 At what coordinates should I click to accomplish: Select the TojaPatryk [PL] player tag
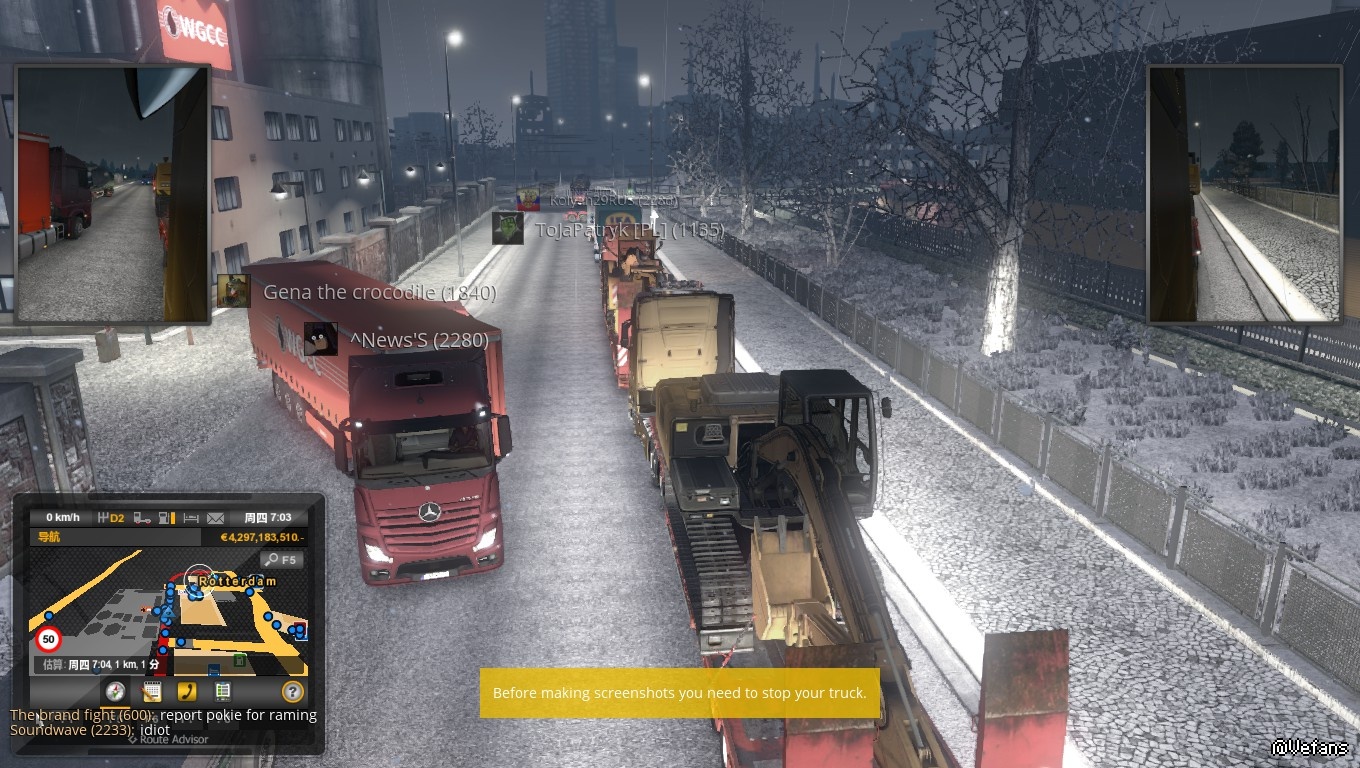pyautogui.click(x=628, y=230)
